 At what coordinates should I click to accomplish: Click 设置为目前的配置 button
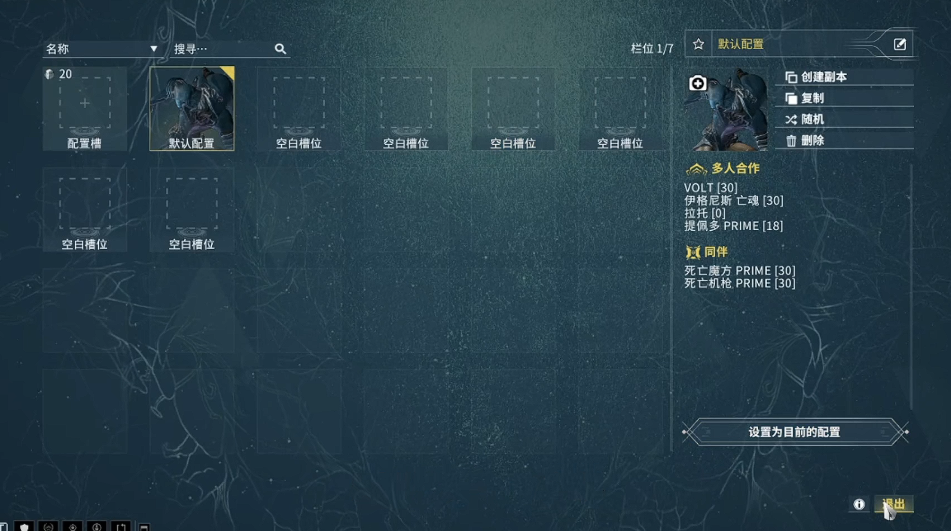point(794,432)
